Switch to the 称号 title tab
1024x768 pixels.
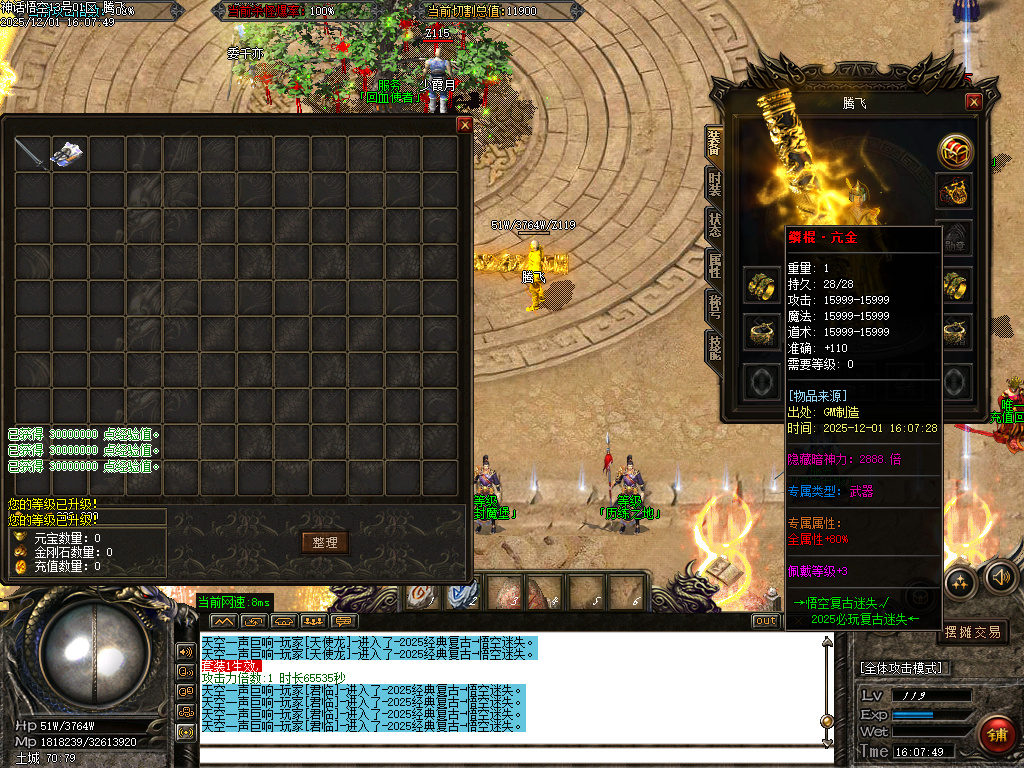(715, 306)
